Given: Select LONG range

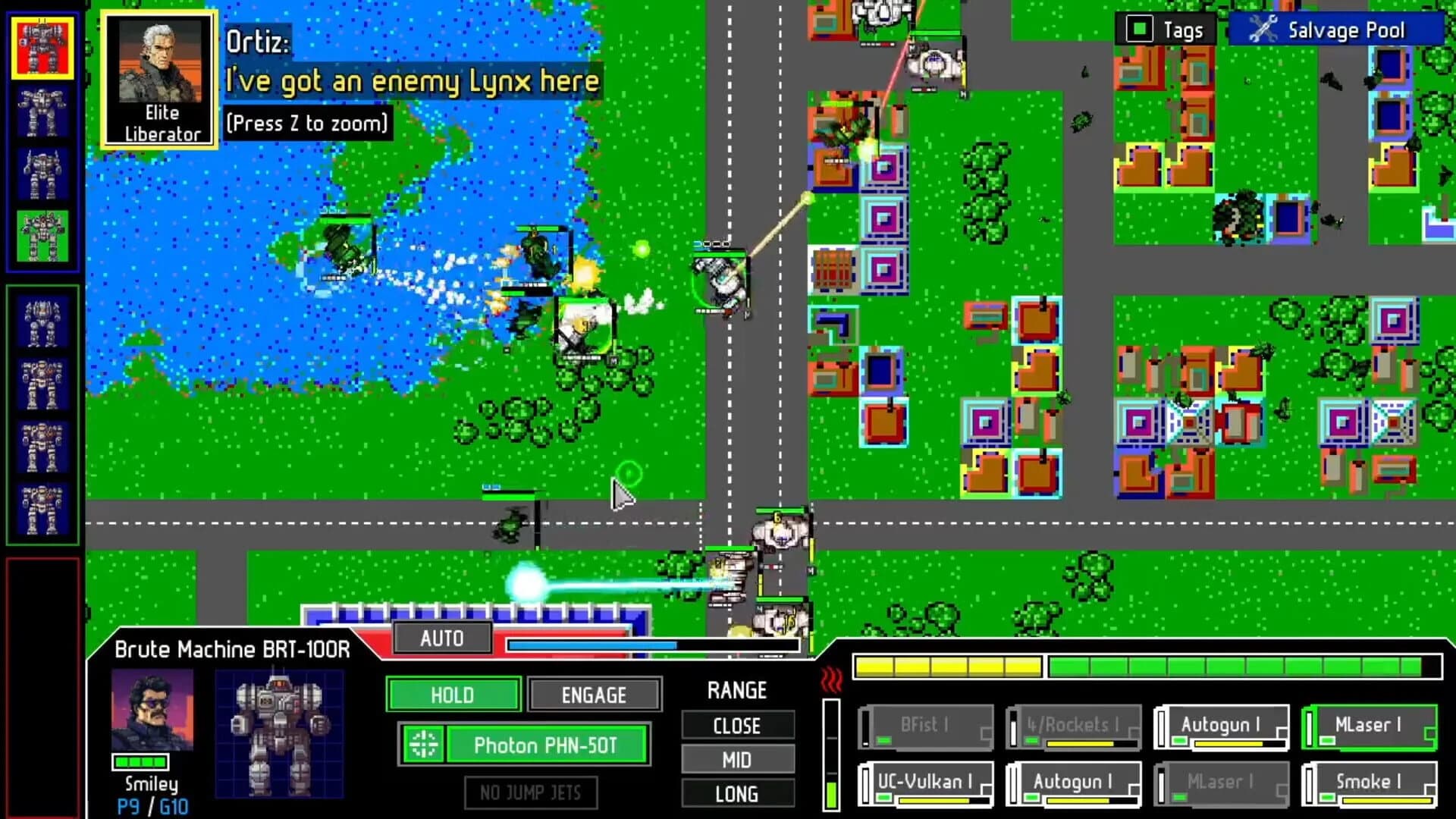Looking at the screenshot, I should (737, 793).
